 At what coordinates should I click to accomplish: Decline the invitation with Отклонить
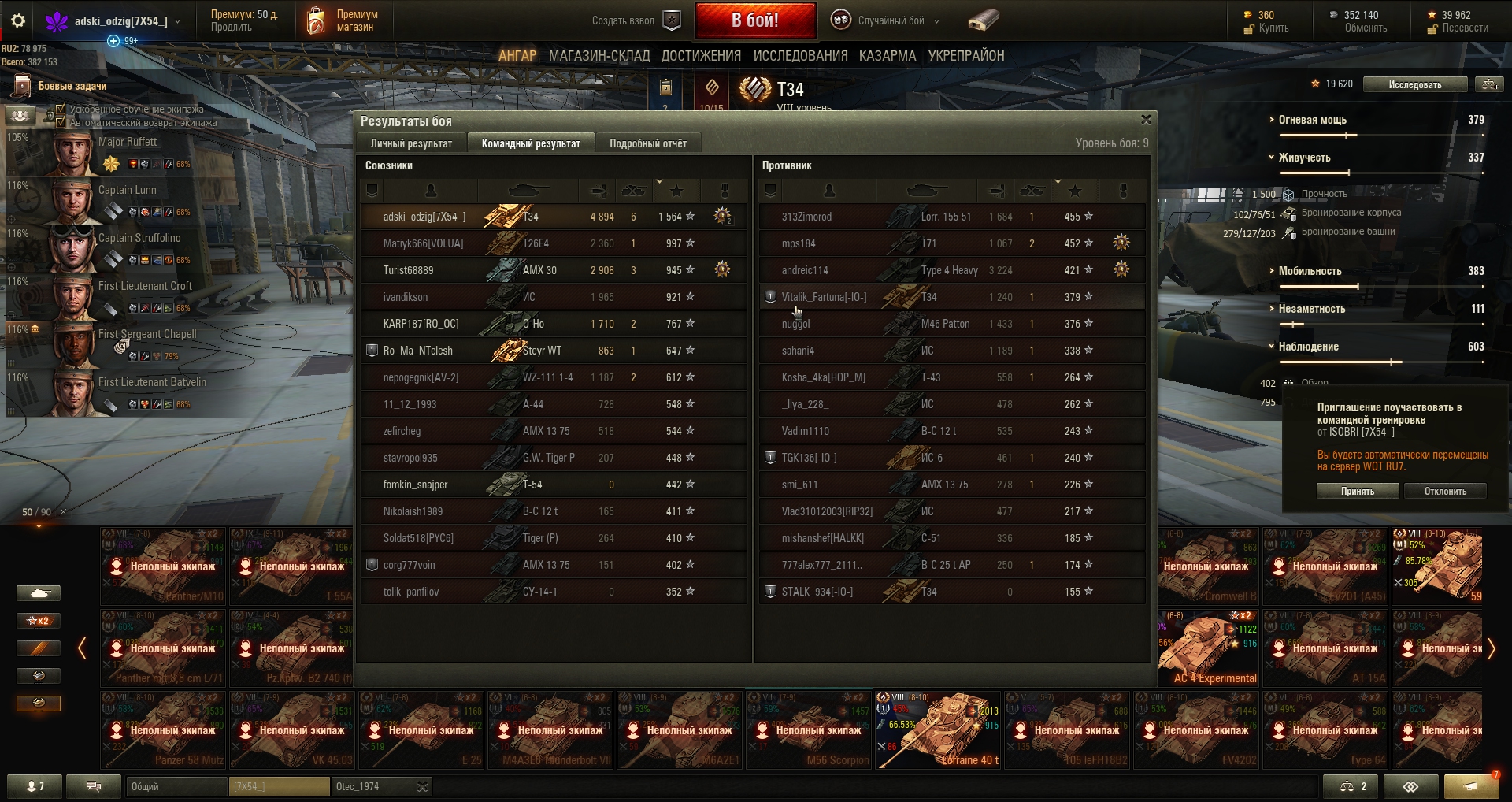click(x=1445, y=491)
